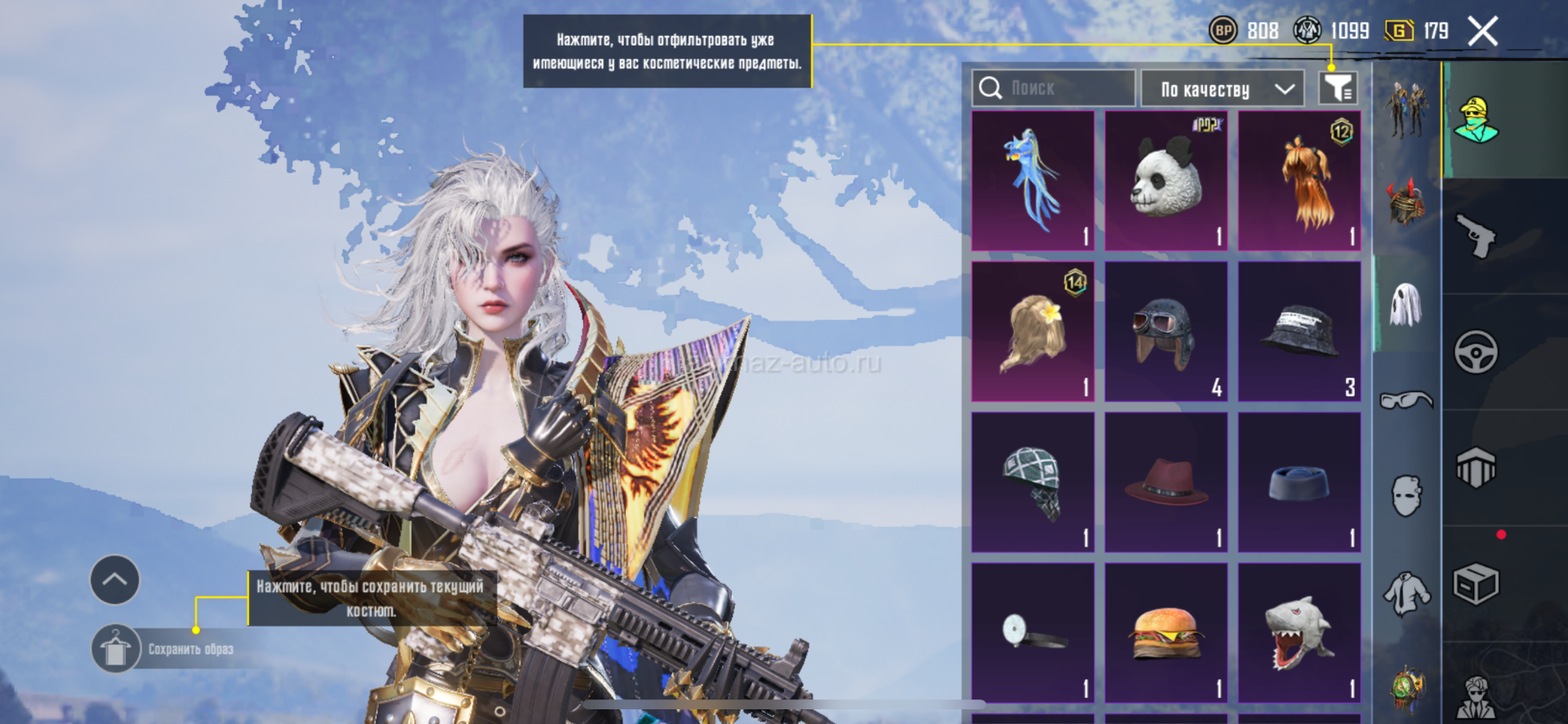Screen dimensions: 1568x724
Task: Select the panda head mask
Action: point(1166,181)
